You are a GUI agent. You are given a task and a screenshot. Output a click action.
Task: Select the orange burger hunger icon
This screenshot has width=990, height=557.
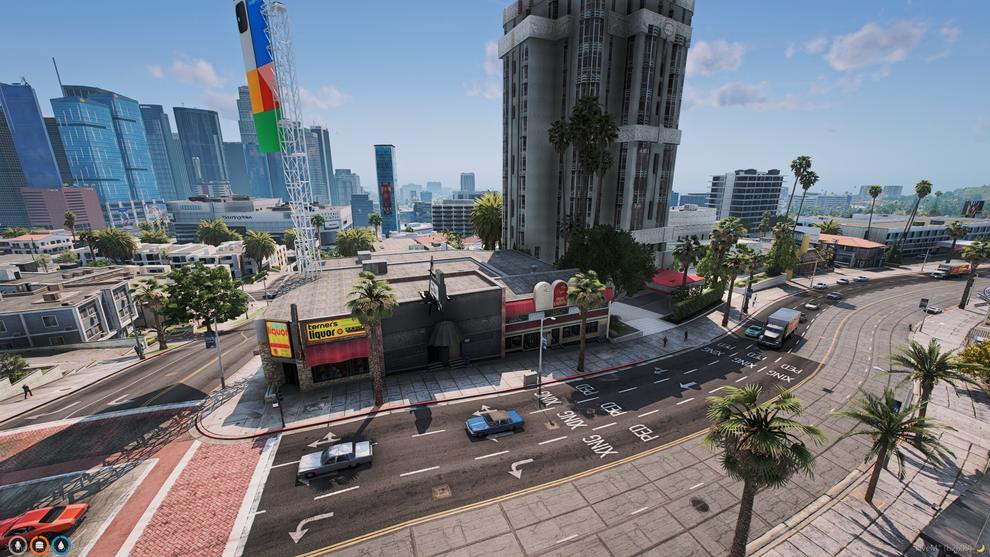point(39,545)
